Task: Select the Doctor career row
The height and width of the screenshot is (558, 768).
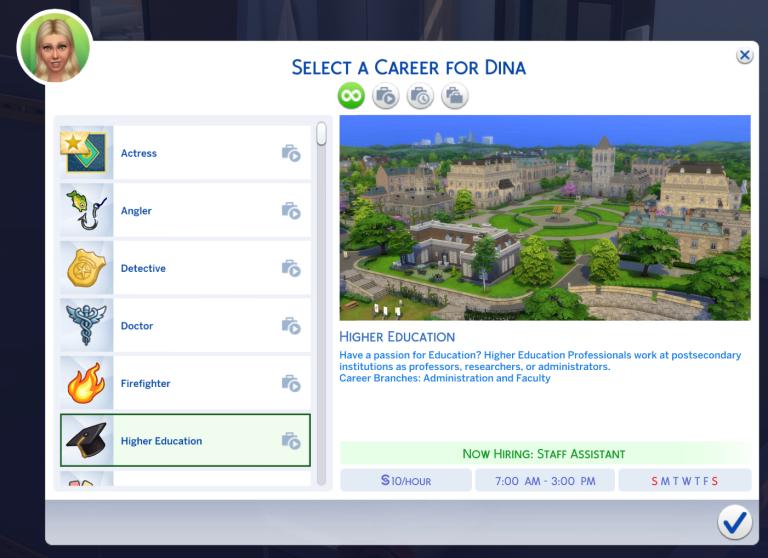Action: tap(185, 326)
